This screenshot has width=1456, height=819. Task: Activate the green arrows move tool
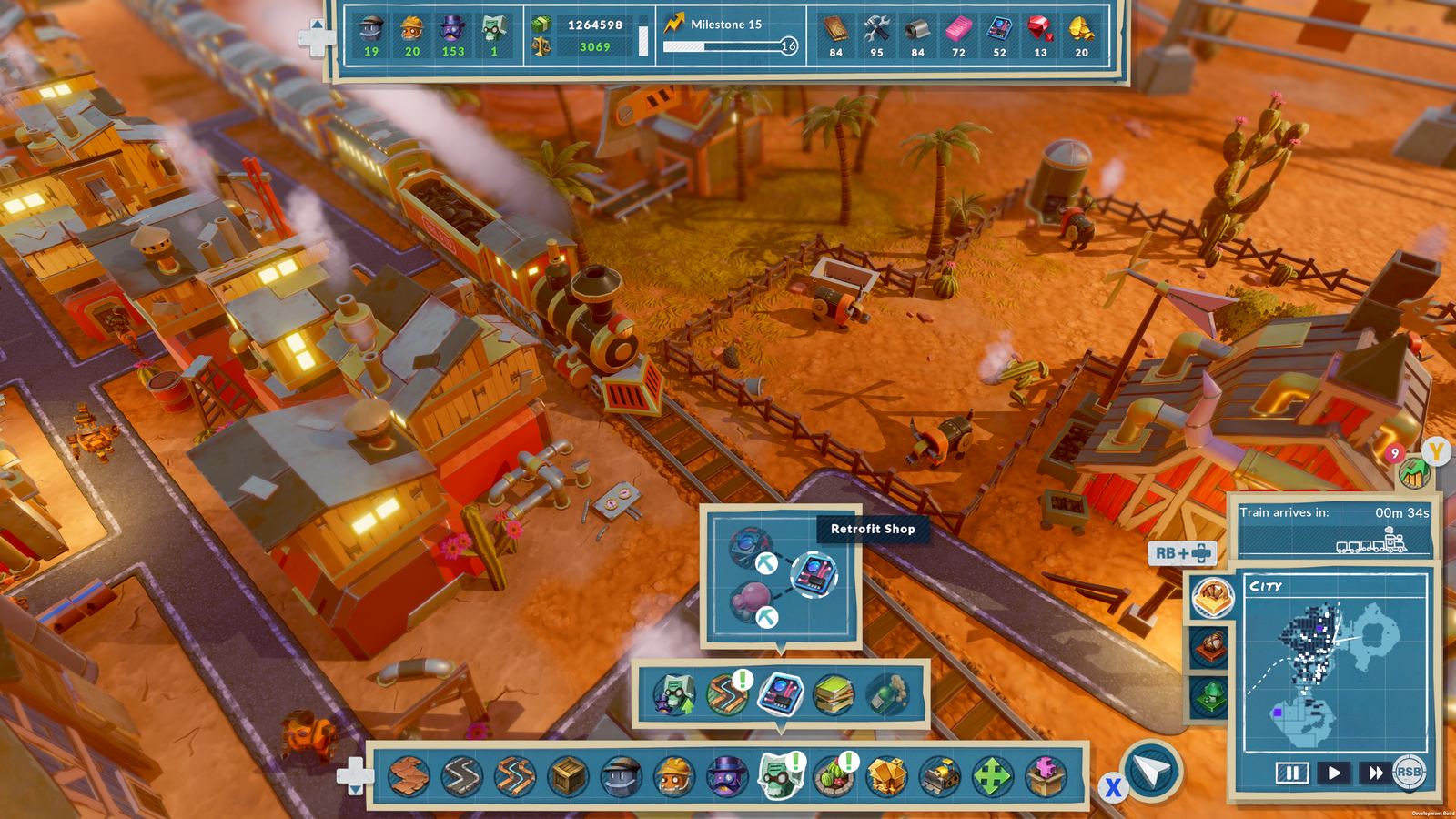[992, 777]
